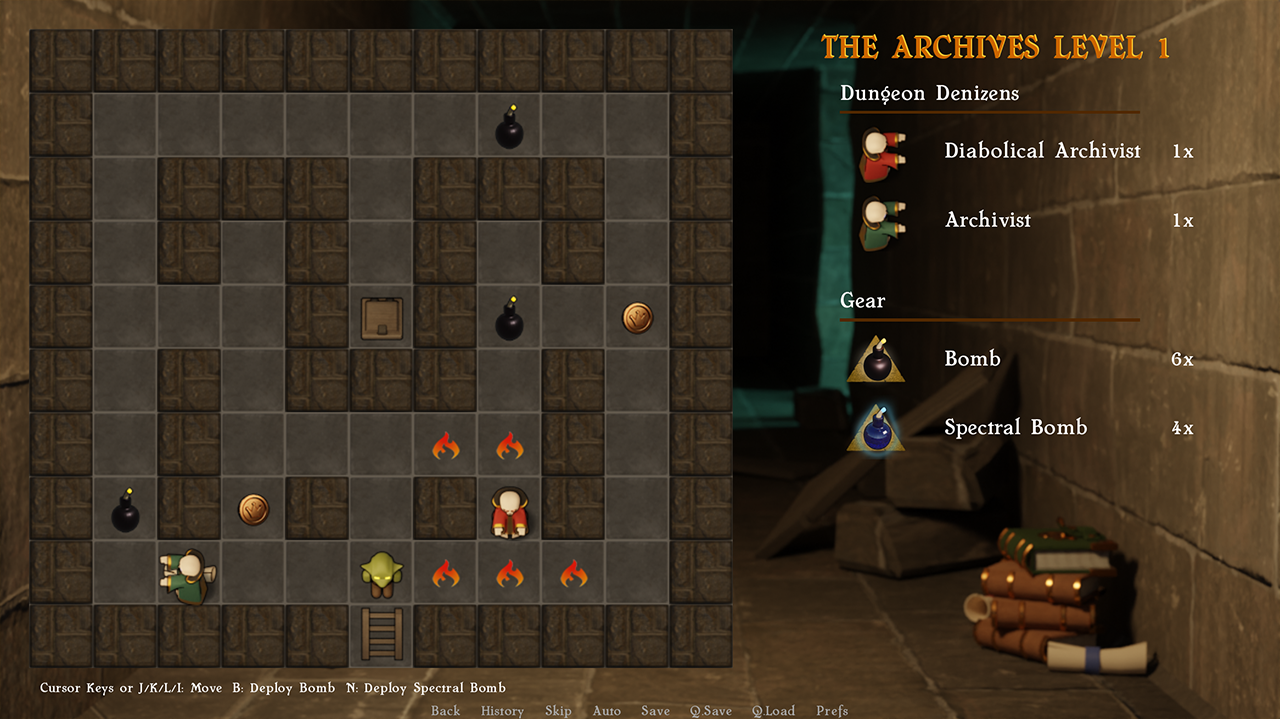Select the Bomb gear icon
Viewport: 1280px width, 719px height.
coord(876,360)
